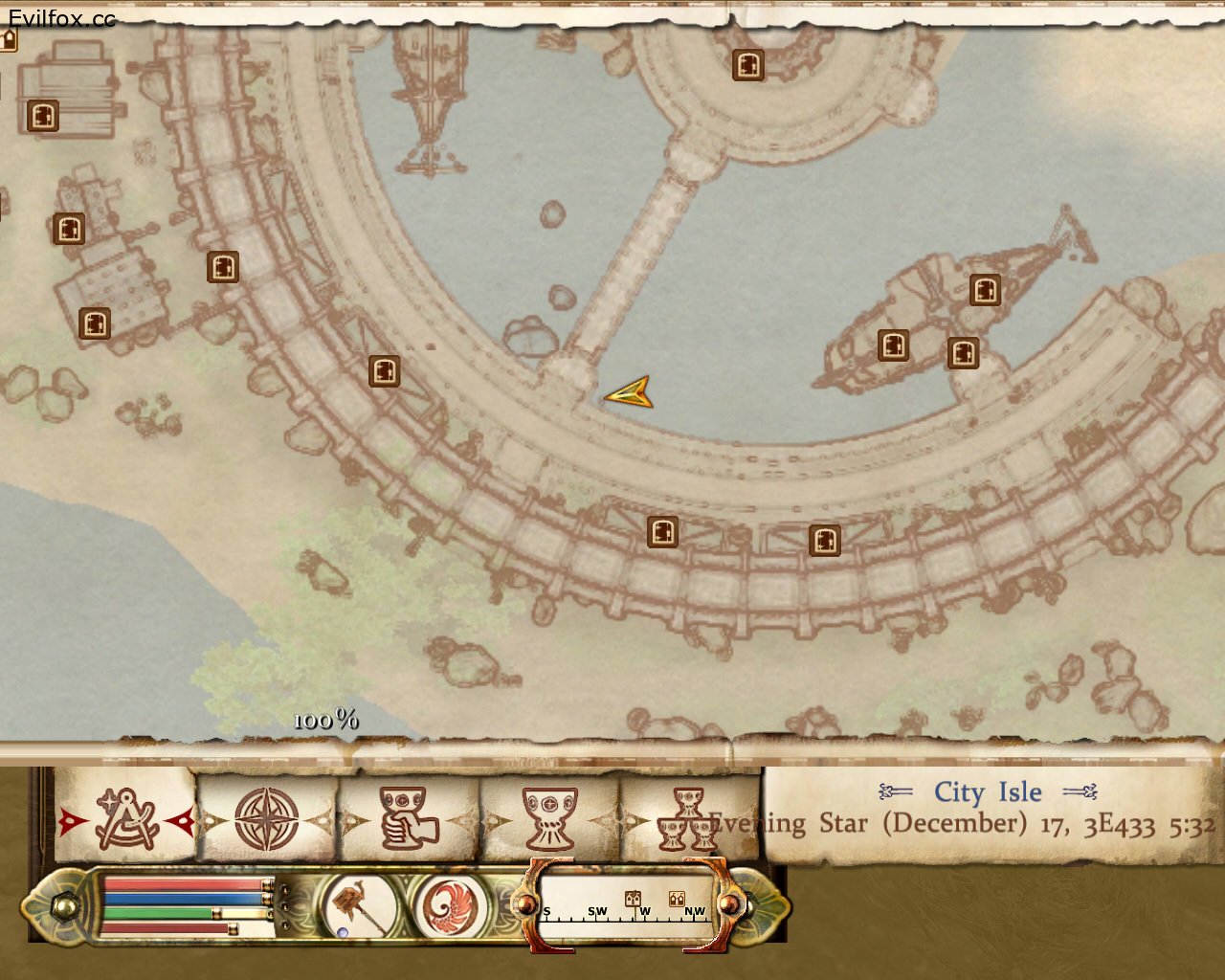The height and width of the screenshot is (980, 1225).
Task: Switch to the world map compass-rose tab
Action: coord(267,819)
